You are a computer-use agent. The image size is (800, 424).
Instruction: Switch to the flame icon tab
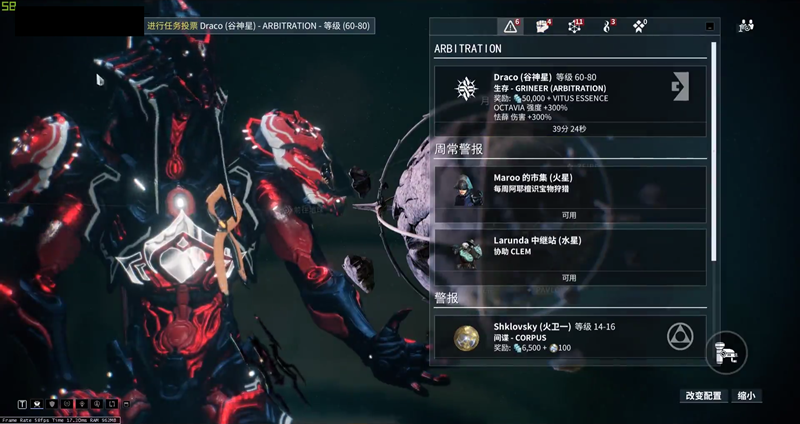tap(606, 26)
